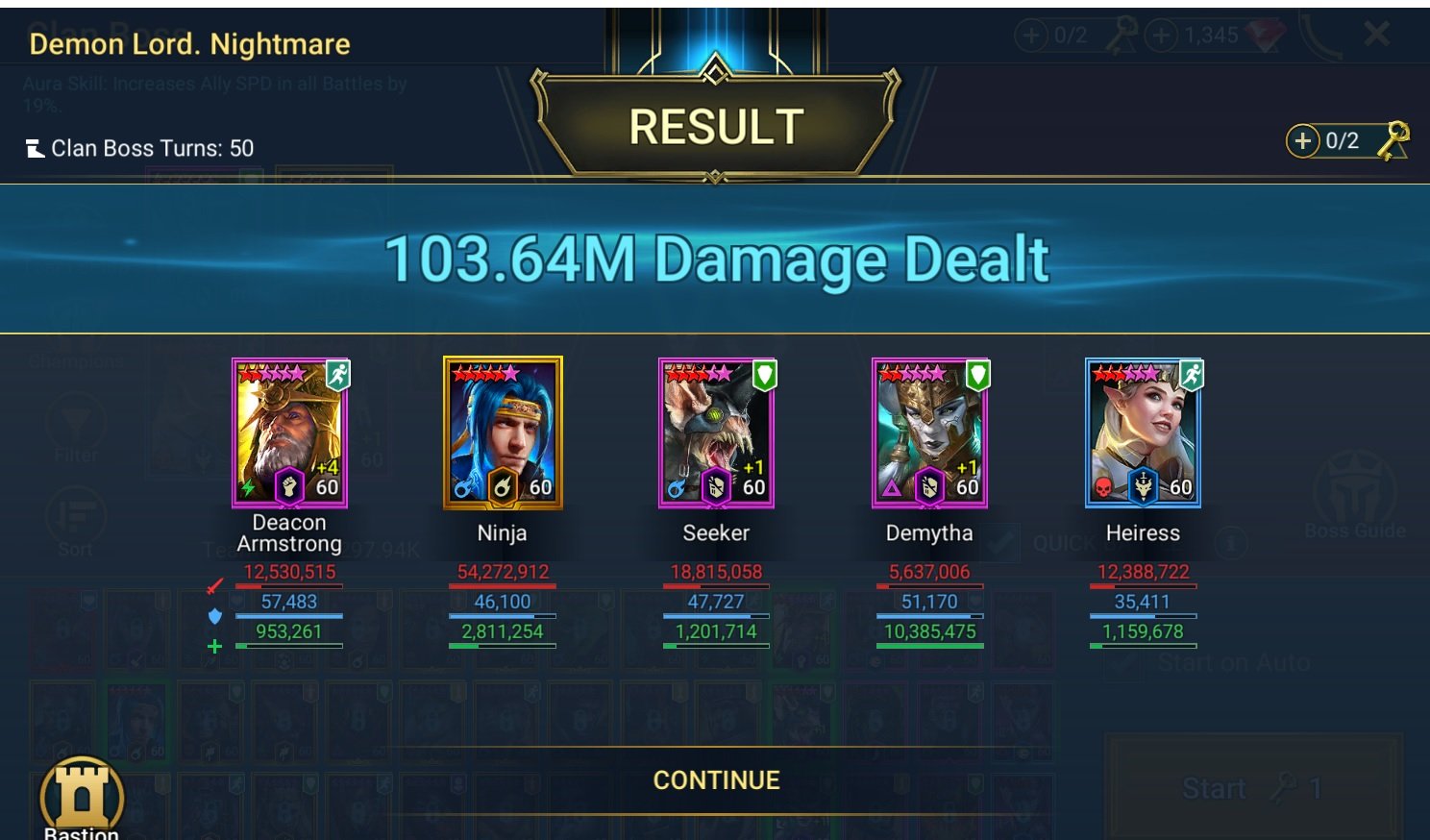Continue past the result screen

pos(716,779)
